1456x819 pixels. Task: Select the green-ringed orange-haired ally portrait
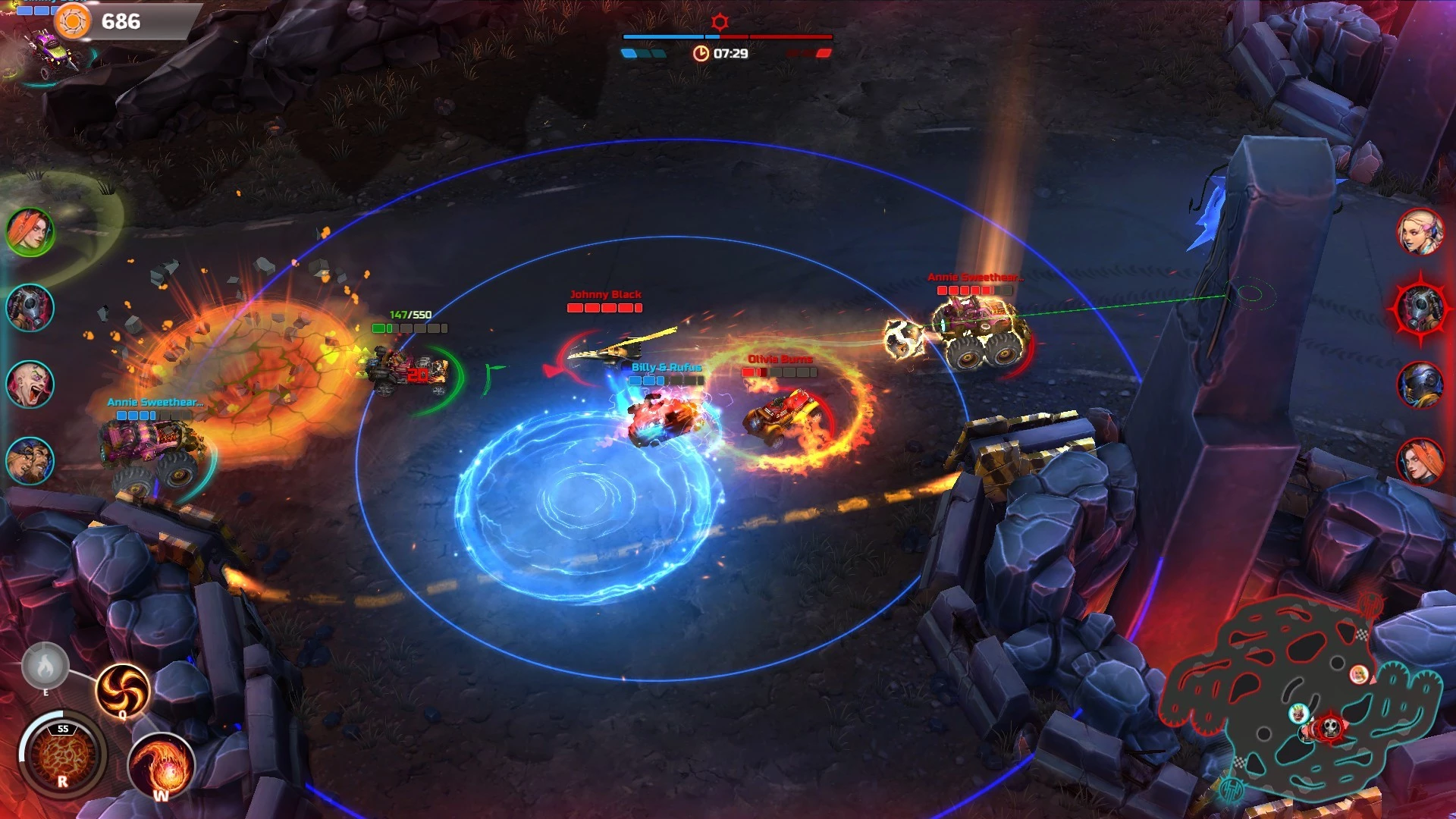[x=30, y=231]
